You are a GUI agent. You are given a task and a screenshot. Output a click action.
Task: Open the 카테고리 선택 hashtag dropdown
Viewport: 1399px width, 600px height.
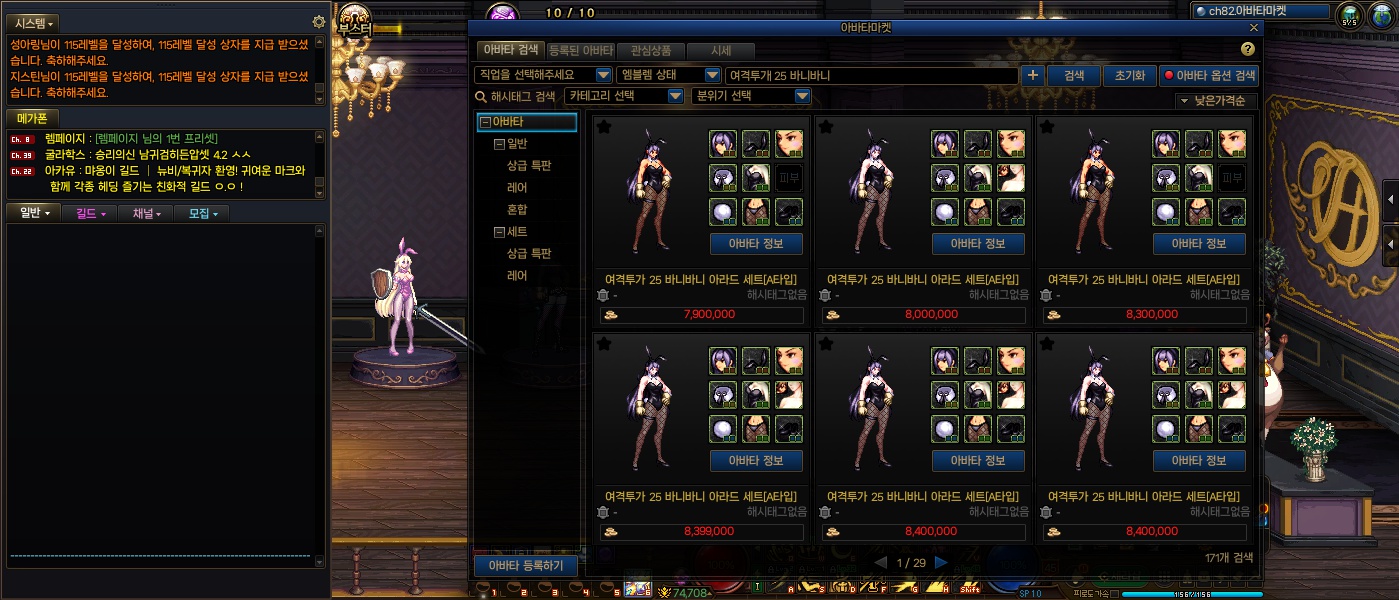click(x=624, y=96)
